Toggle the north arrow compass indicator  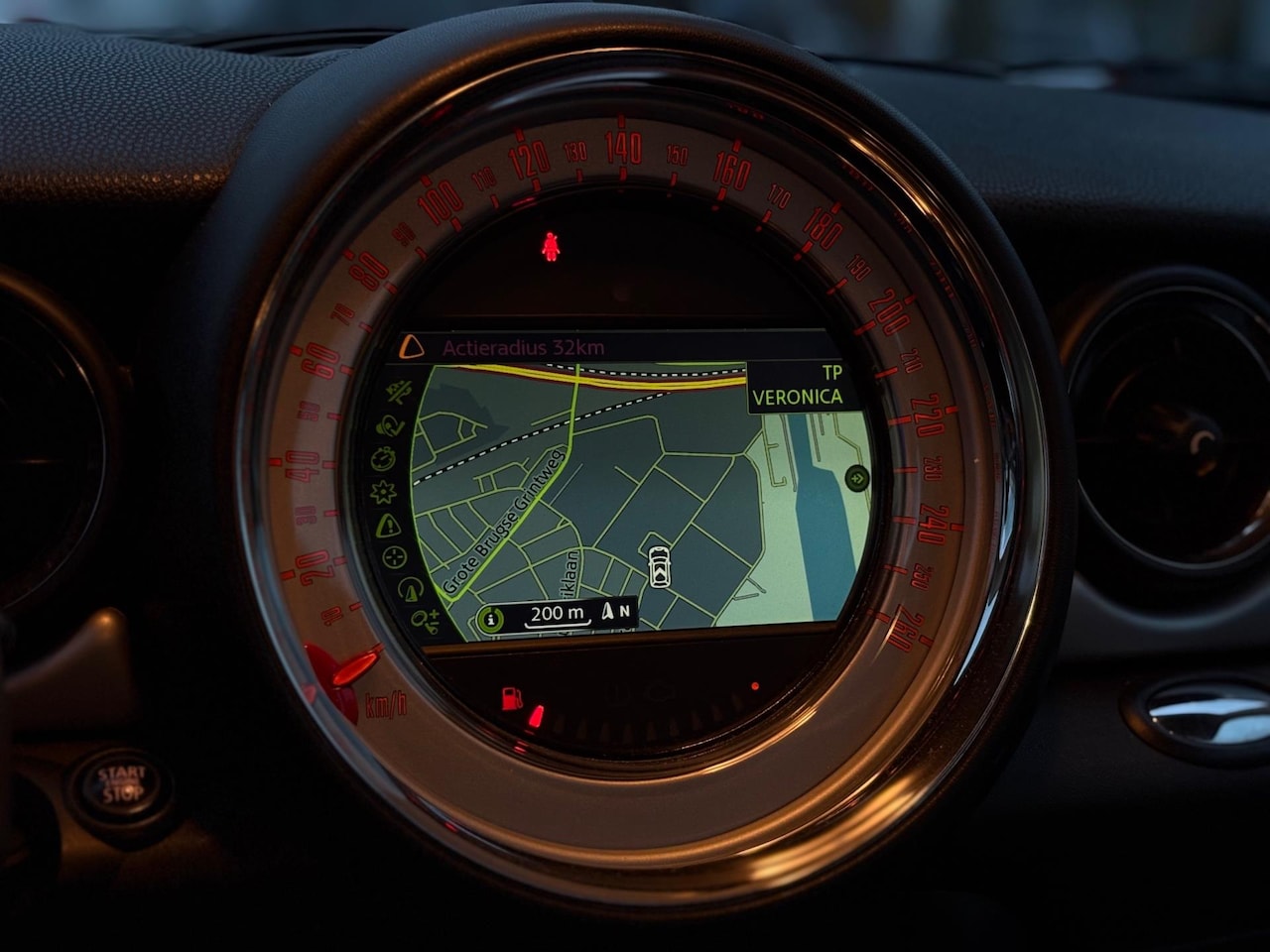coord(615,611)
